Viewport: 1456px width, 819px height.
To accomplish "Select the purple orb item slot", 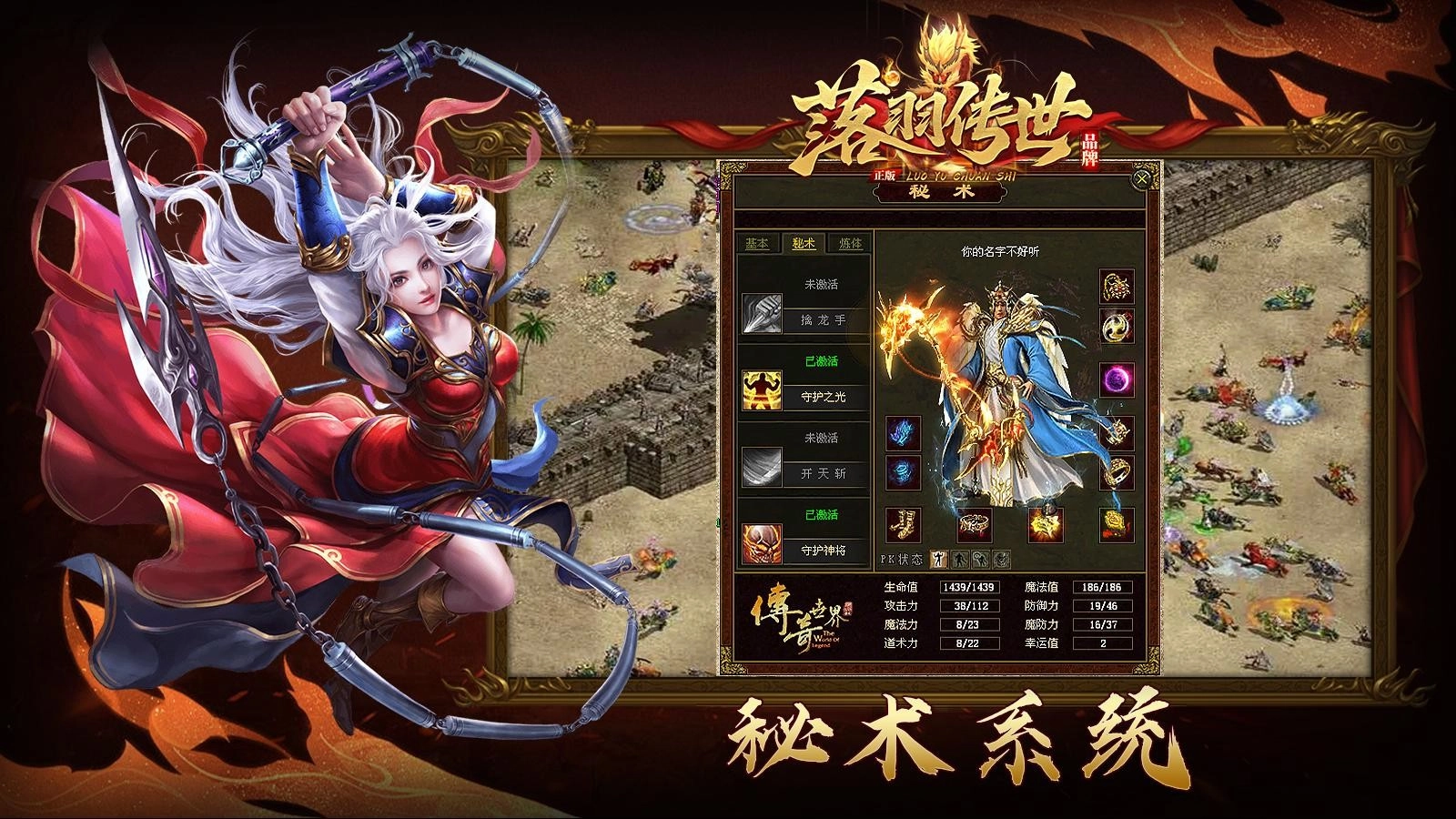I will (1116, 380).
